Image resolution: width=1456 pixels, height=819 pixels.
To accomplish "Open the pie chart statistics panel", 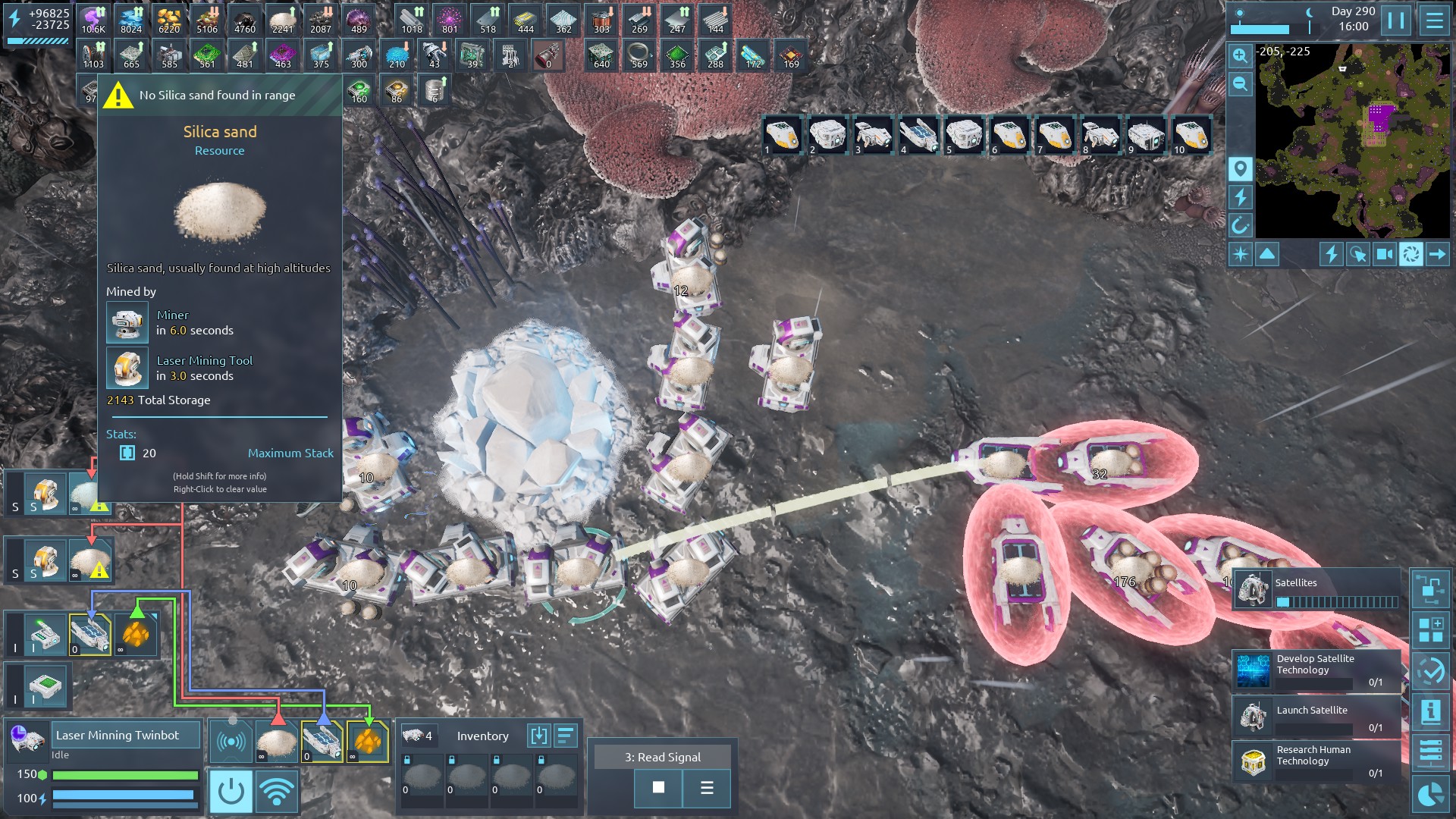I will tap(1430, 795).
